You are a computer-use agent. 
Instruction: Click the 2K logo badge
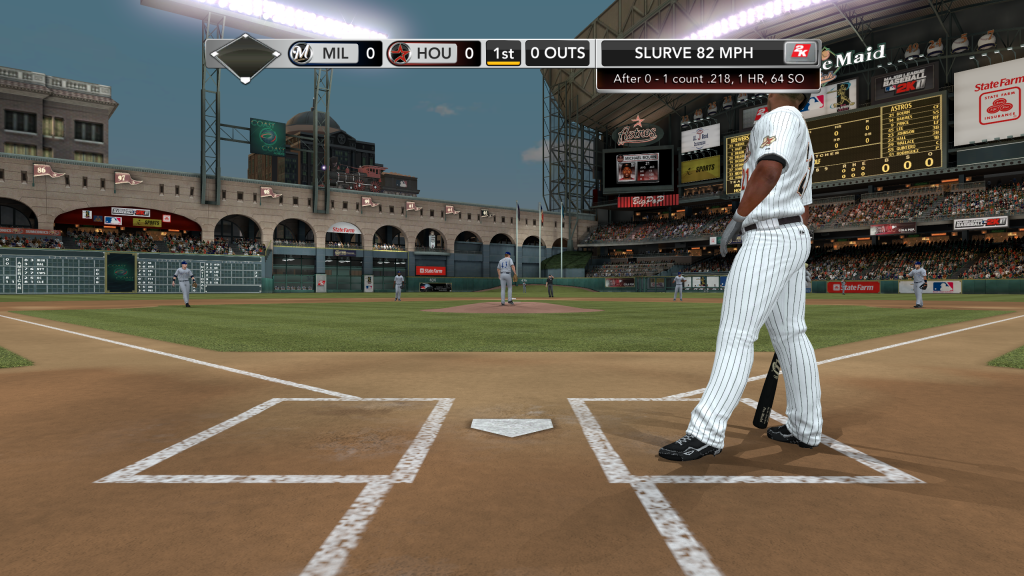pos(800,53)
